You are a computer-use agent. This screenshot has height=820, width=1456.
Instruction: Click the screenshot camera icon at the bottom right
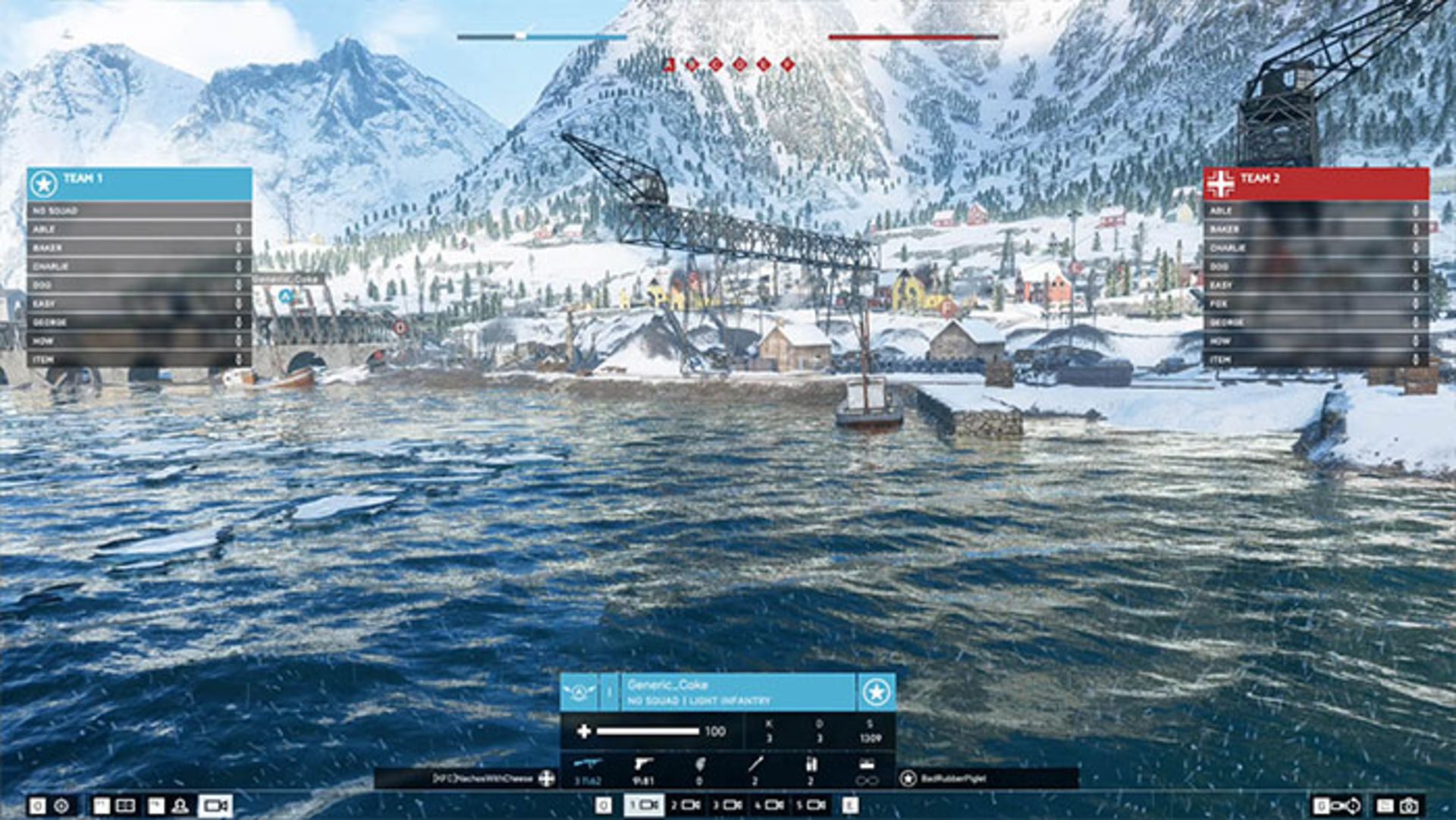[1408, 806]
